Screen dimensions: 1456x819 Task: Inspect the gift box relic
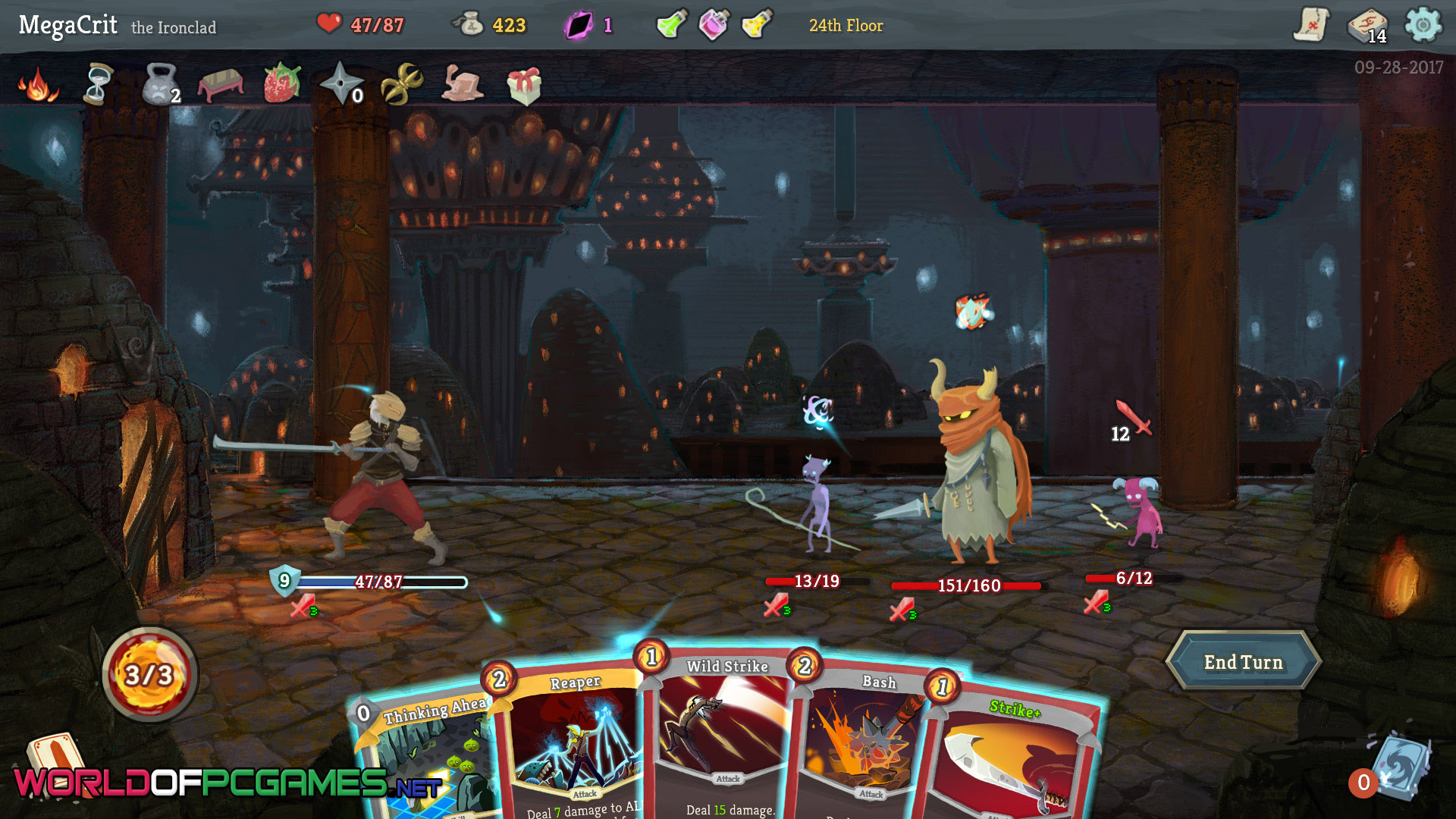coord(524,85)
